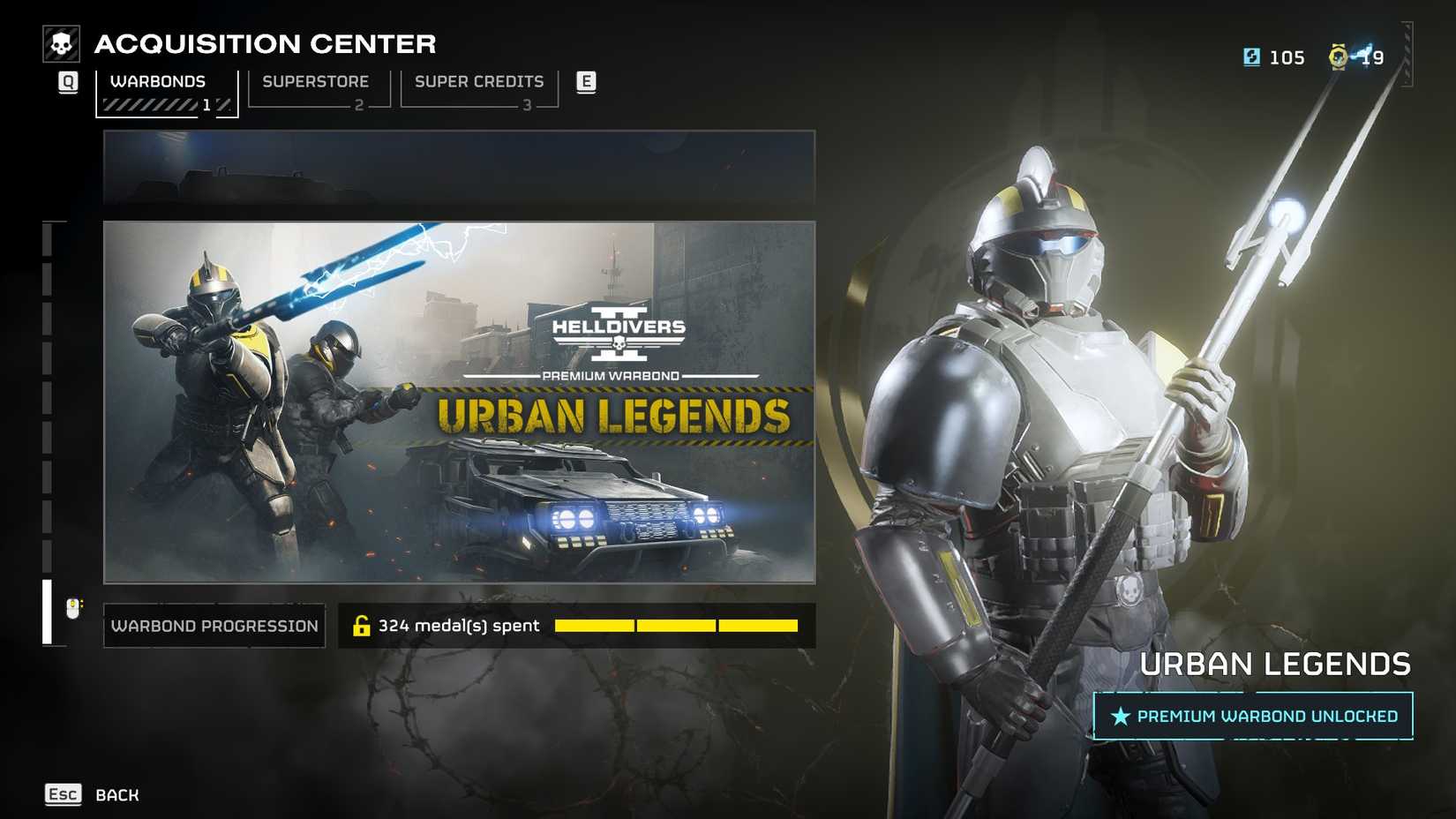Viewport: 1456px width, 819px height.
Task: Click the Esc key icon at the bottom
Action: click(x=62, y=794)
